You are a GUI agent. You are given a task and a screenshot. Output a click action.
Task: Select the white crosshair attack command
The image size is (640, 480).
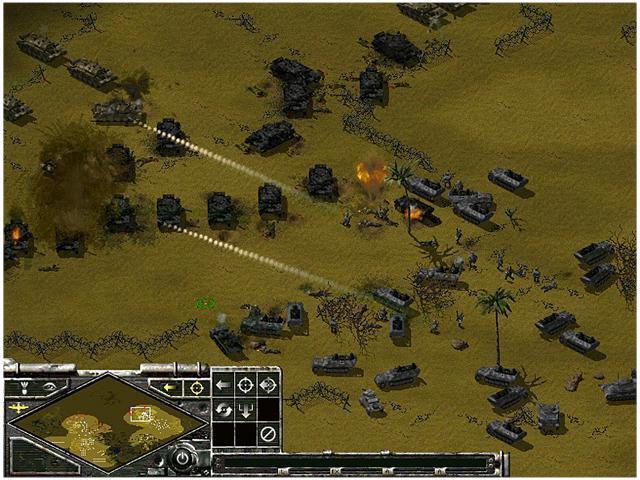click(245, 385)
